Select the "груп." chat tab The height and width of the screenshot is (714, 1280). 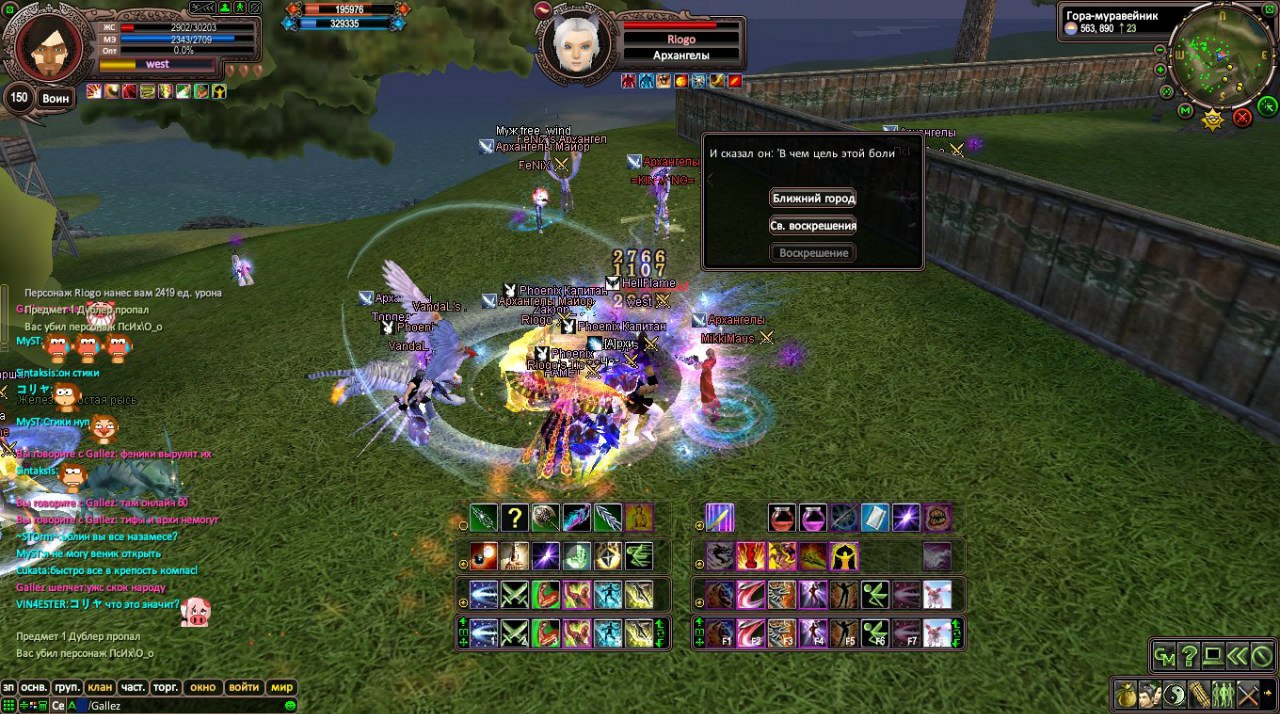[67, 687]
